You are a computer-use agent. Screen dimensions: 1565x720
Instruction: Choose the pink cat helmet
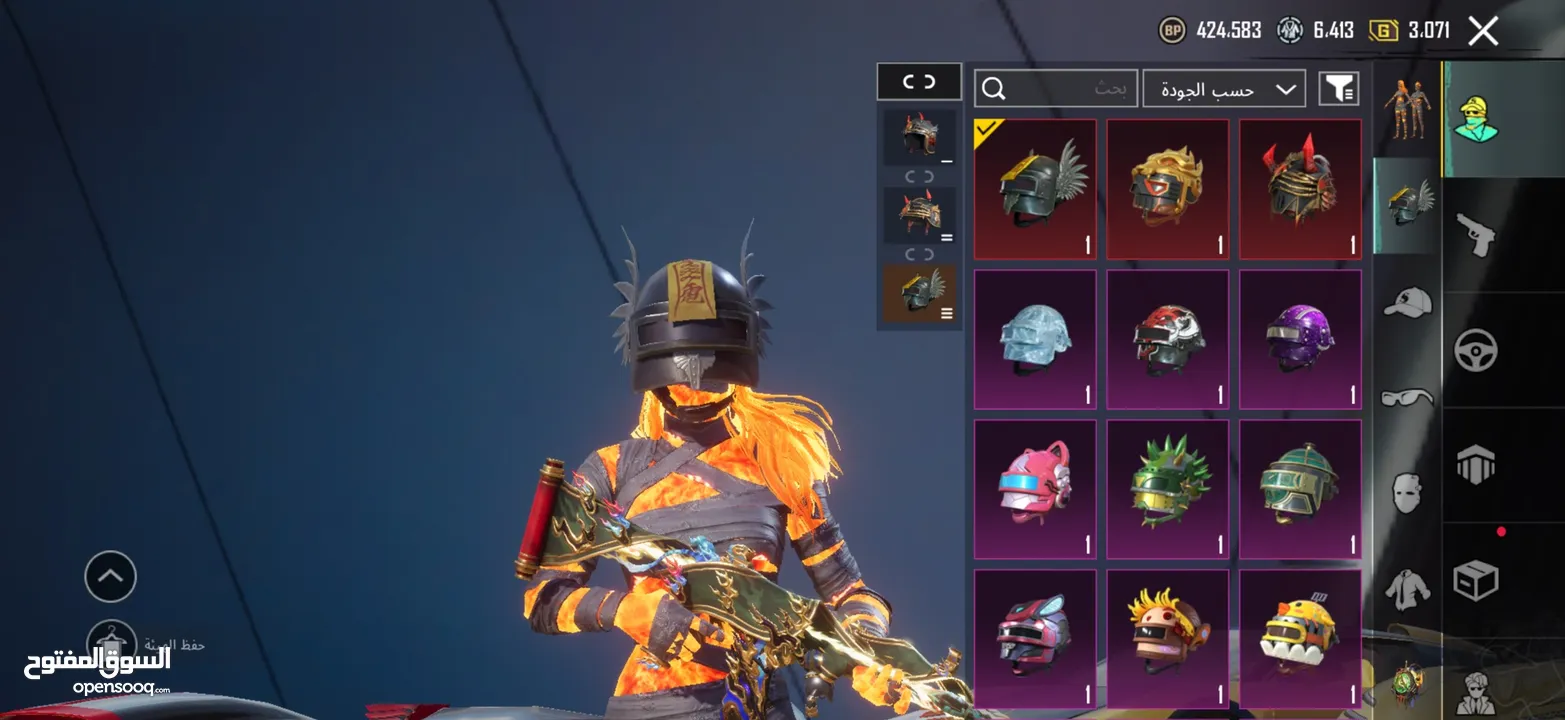click(1035, 490)
